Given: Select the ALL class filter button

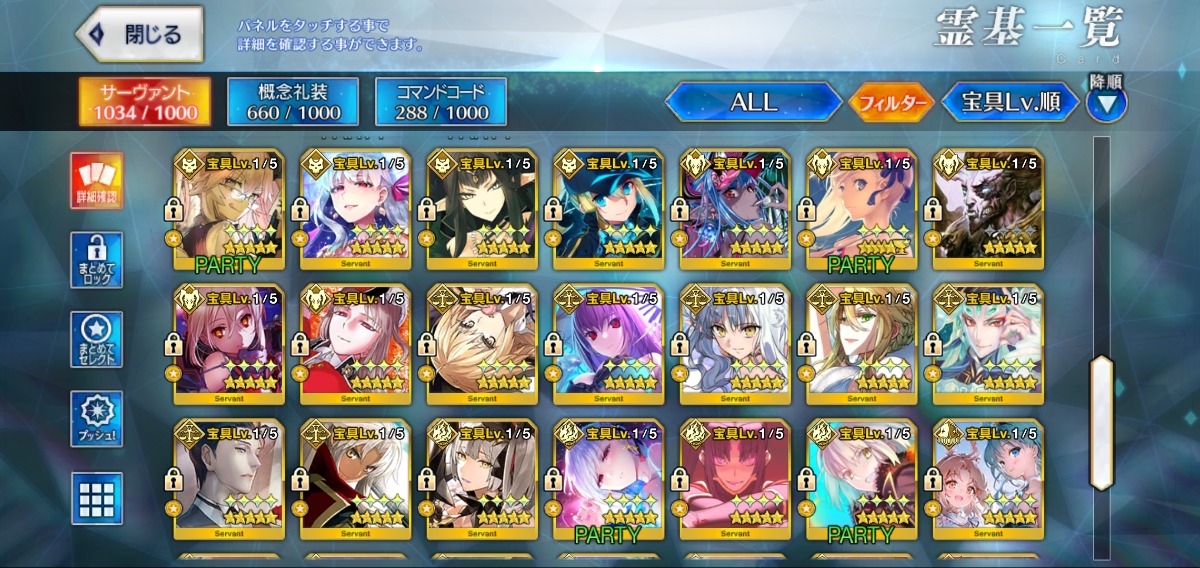Looking at the screenshot, I should click(753, 102).
